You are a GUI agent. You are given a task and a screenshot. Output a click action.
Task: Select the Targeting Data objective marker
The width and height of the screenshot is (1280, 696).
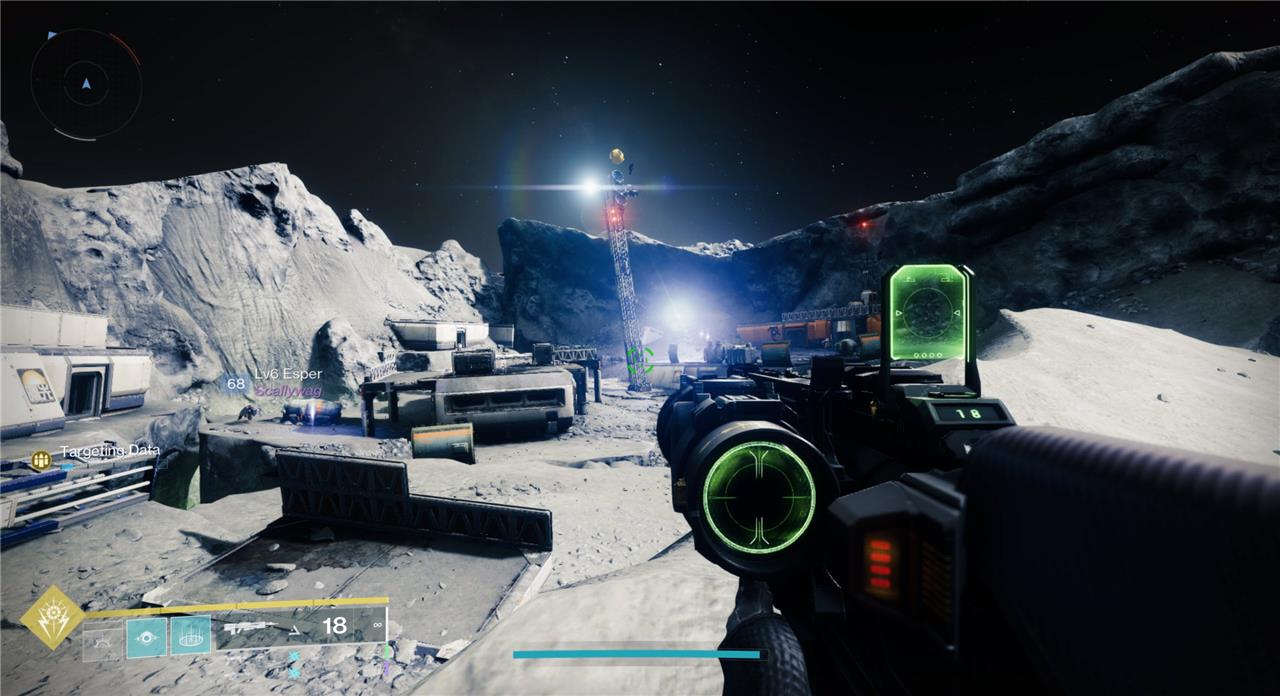(x=41, y=459)
